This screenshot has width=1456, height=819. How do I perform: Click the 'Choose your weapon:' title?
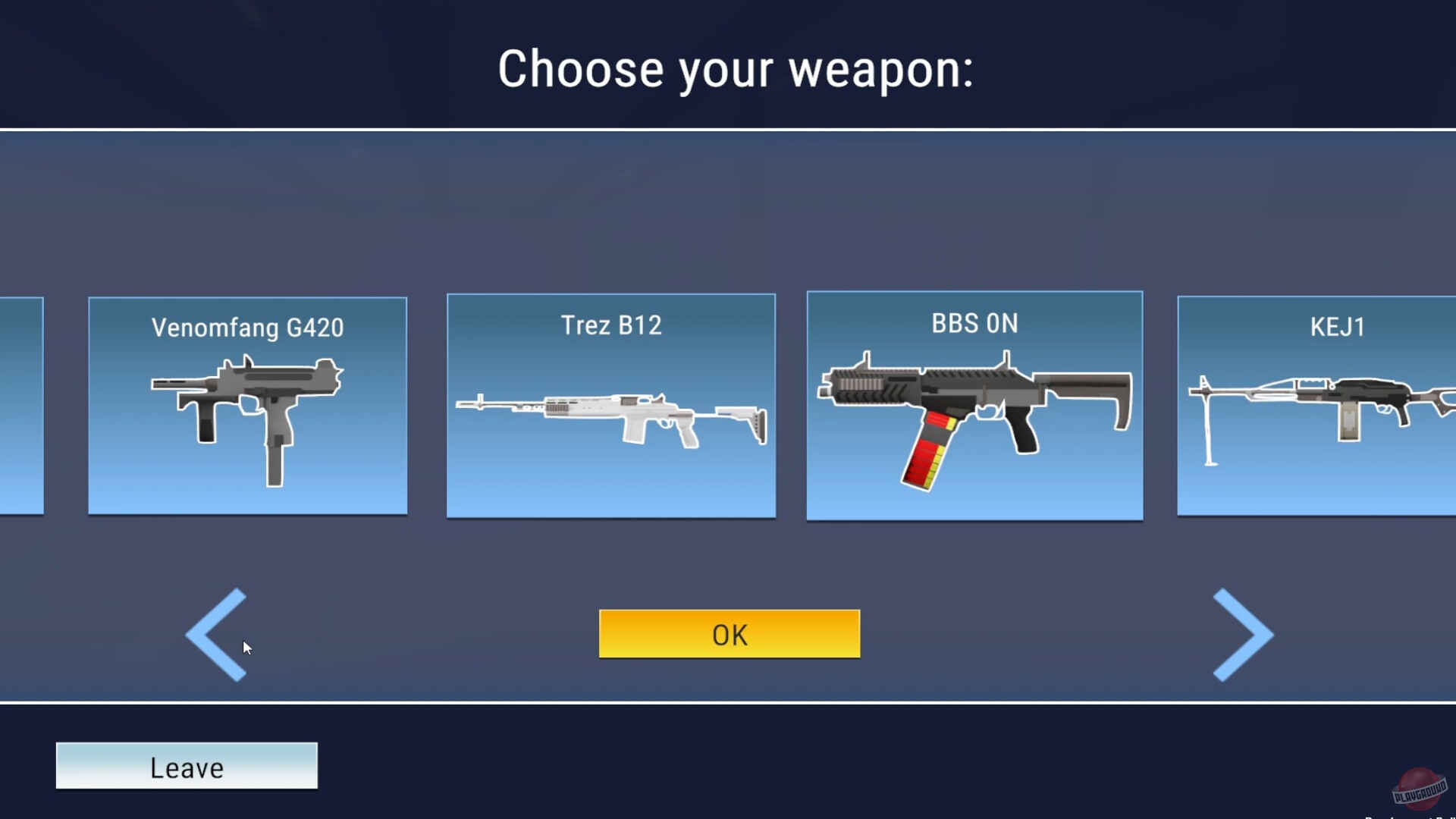tap(734, 69)
